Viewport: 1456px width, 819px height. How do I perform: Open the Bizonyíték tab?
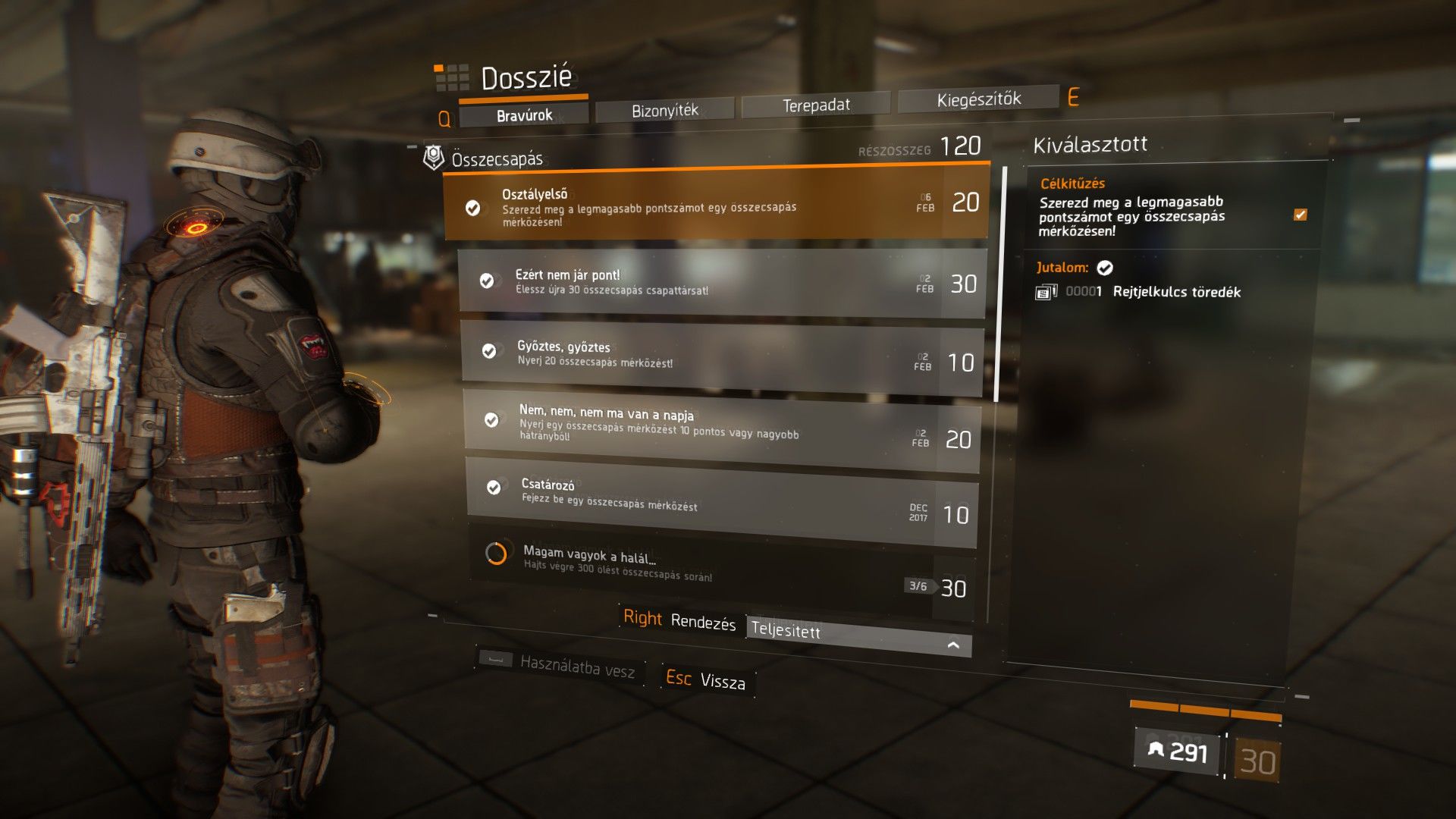click(664, 111)
